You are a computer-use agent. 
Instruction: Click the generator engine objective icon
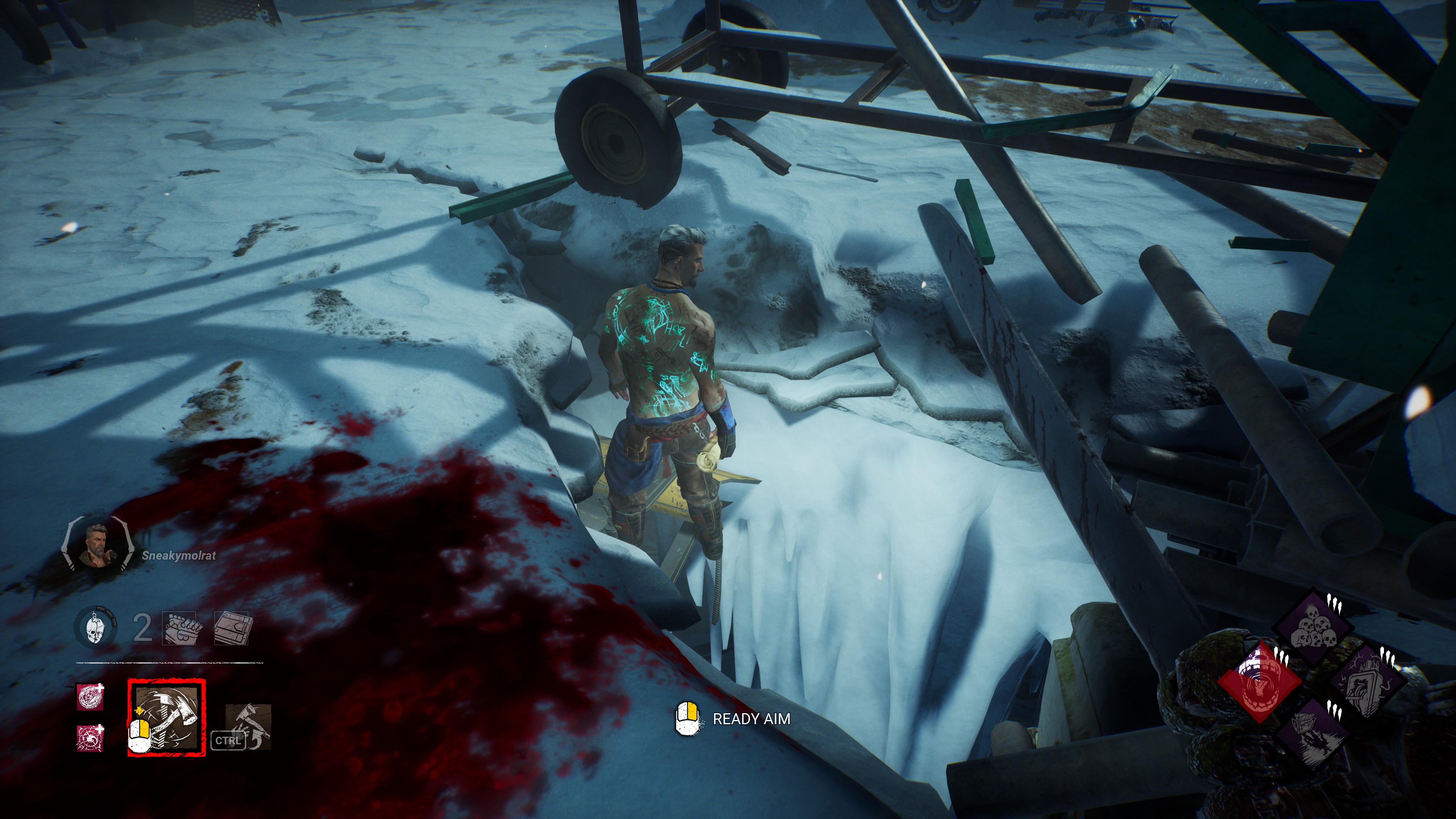(x=180, y=628)
